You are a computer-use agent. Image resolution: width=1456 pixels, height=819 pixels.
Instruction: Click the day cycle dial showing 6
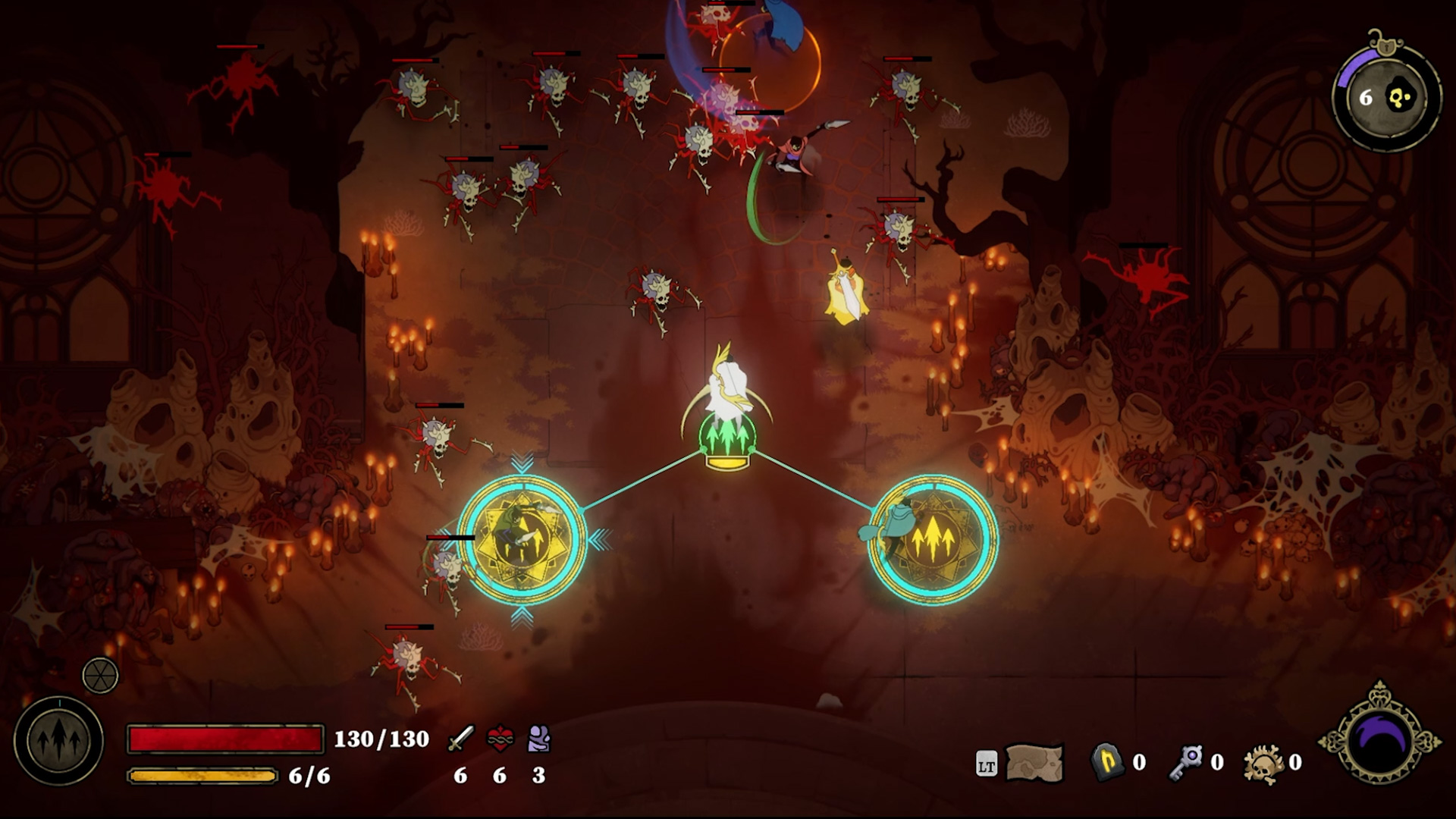(x=1386, y=97)
